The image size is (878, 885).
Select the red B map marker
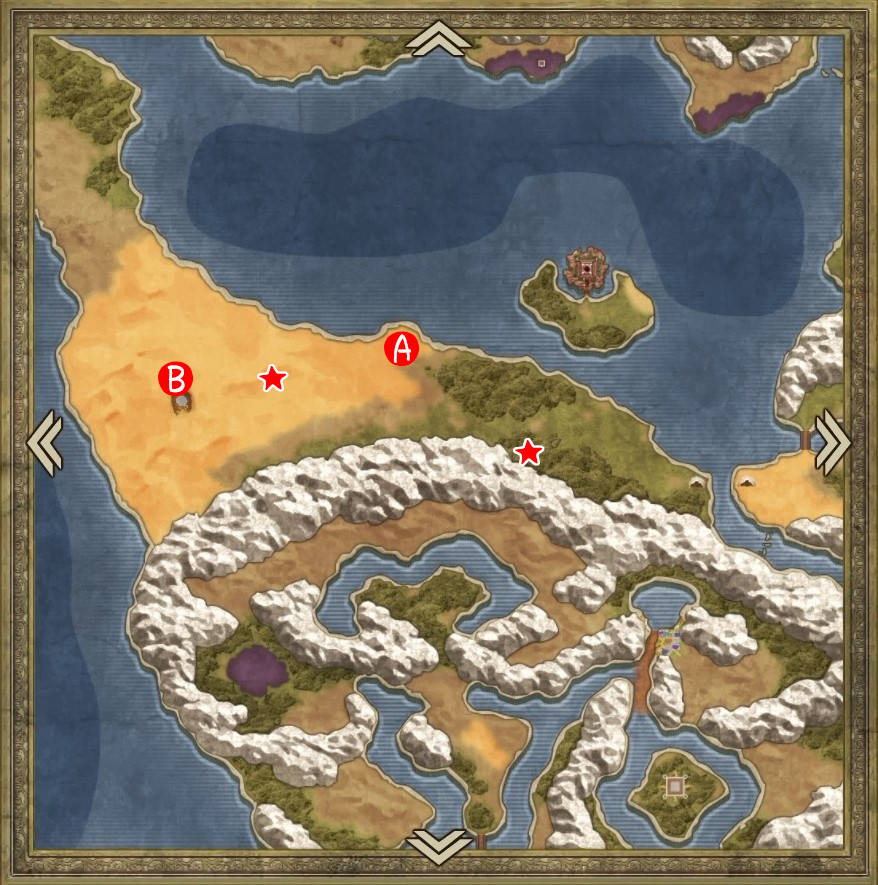(176, 378)
